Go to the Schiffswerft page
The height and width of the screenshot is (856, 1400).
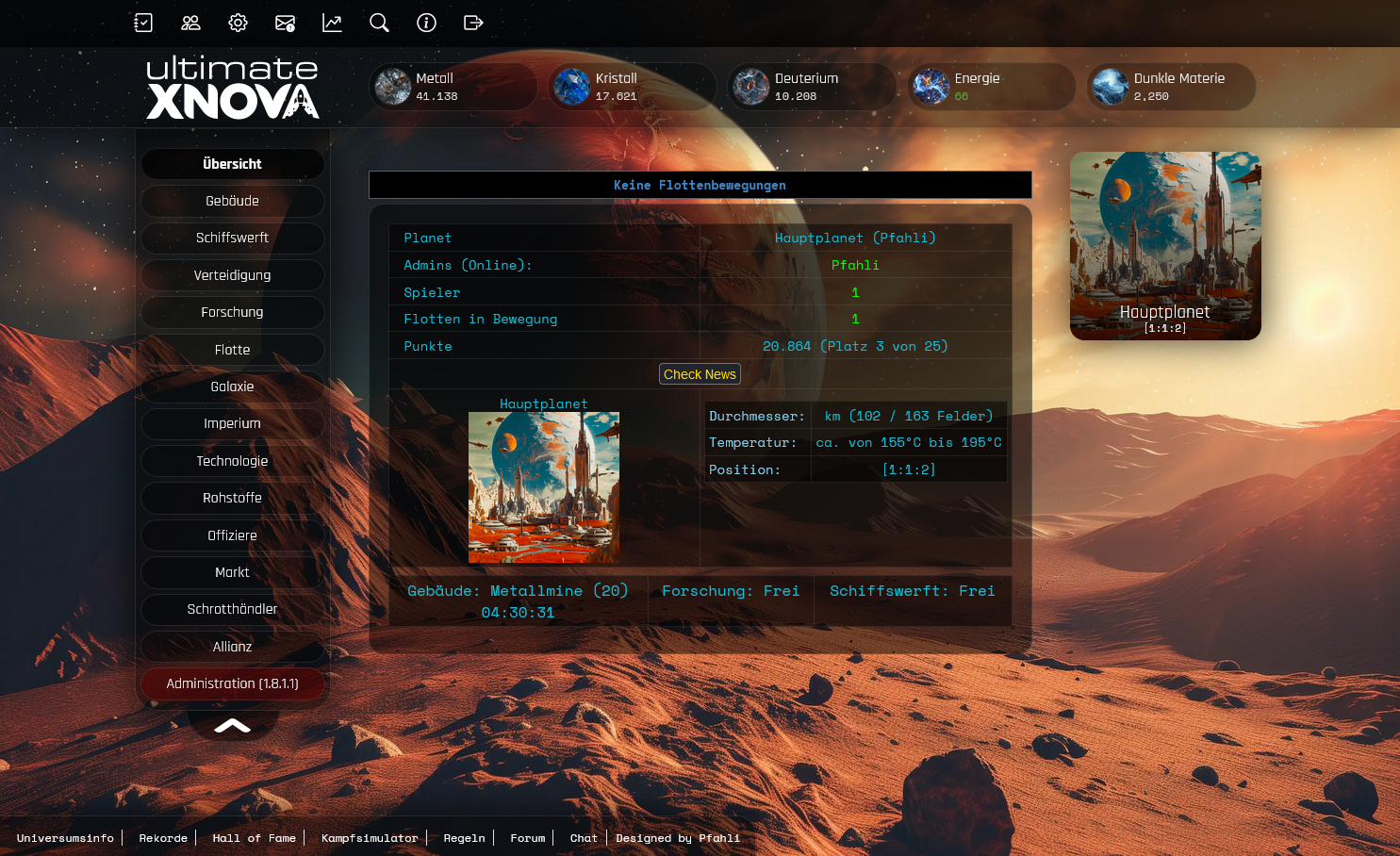point(232,238)
